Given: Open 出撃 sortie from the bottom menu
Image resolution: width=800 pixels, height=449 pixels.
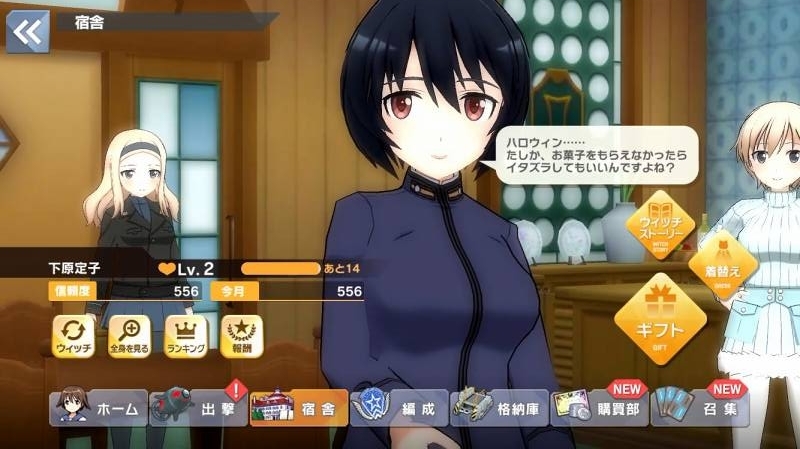Looking at the screenshot, I should tap(198, 408).
